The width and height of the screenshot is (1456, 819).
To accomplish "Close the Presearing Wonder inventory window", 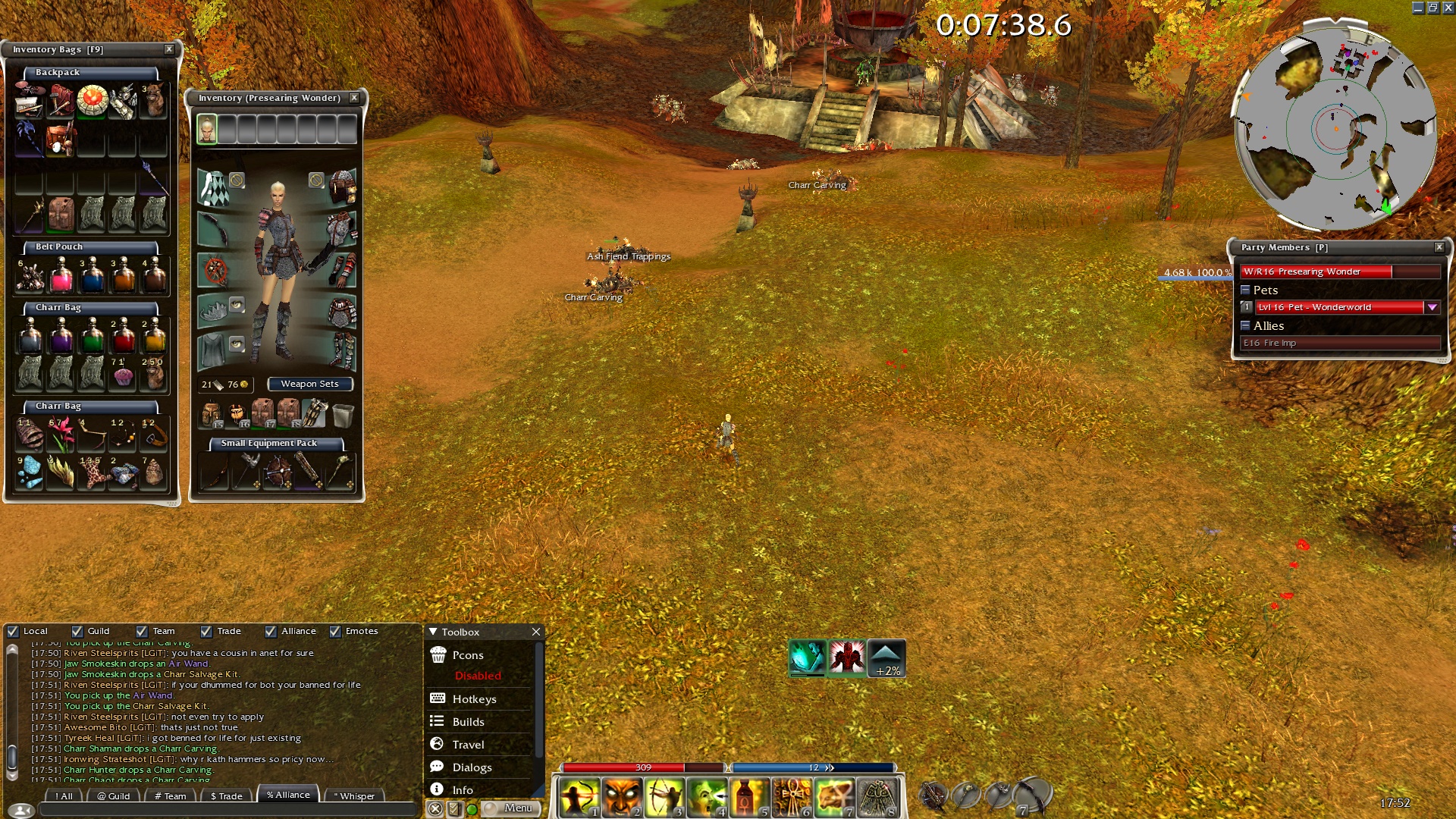I will 354,98.
